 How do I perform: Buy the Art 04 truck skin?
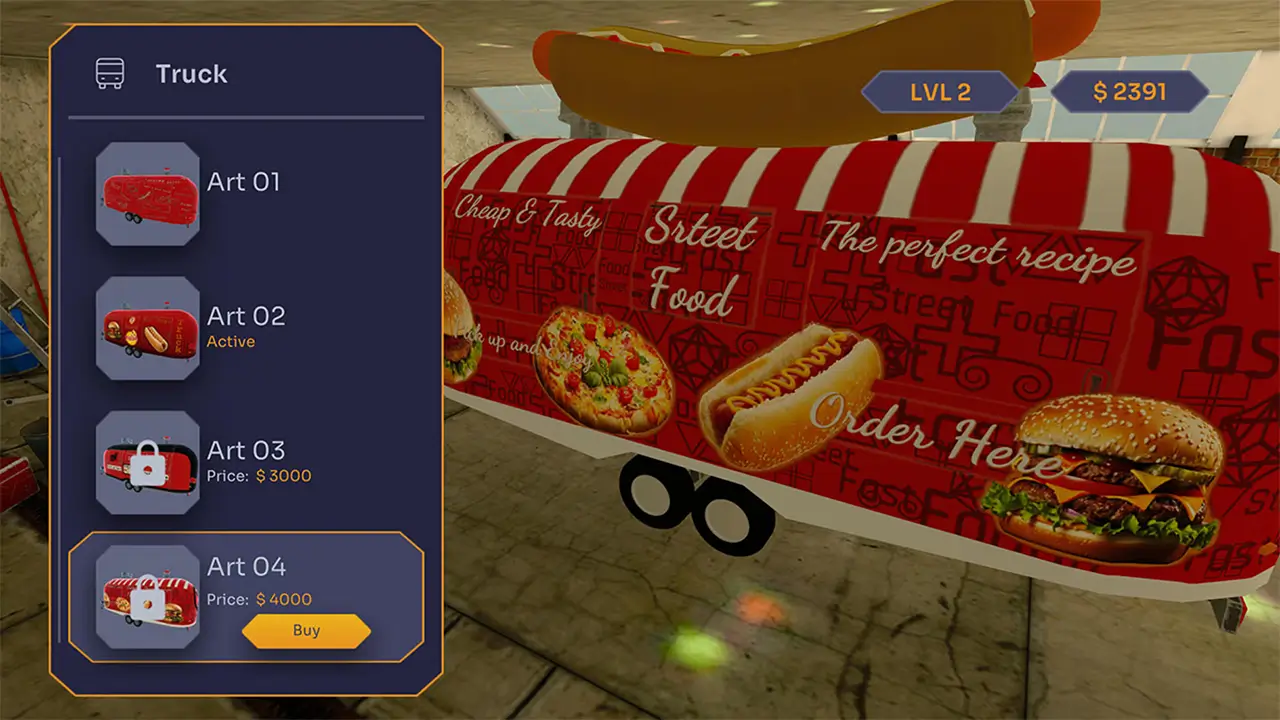306,630
